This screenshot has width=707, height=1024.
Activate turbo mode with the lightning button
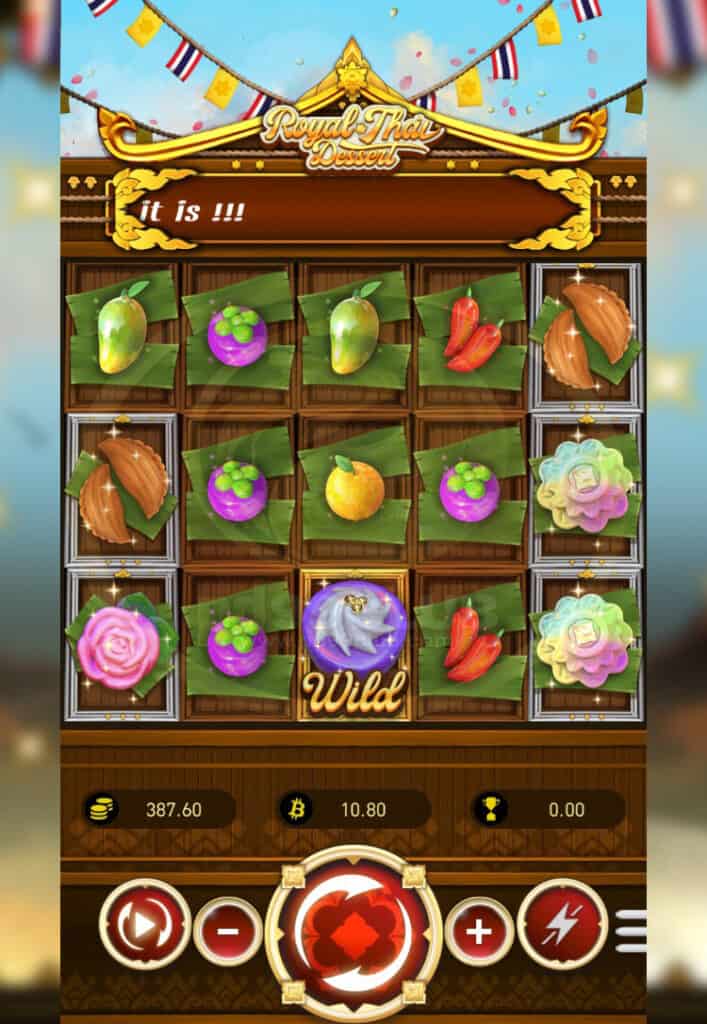[x=562, y=925]
